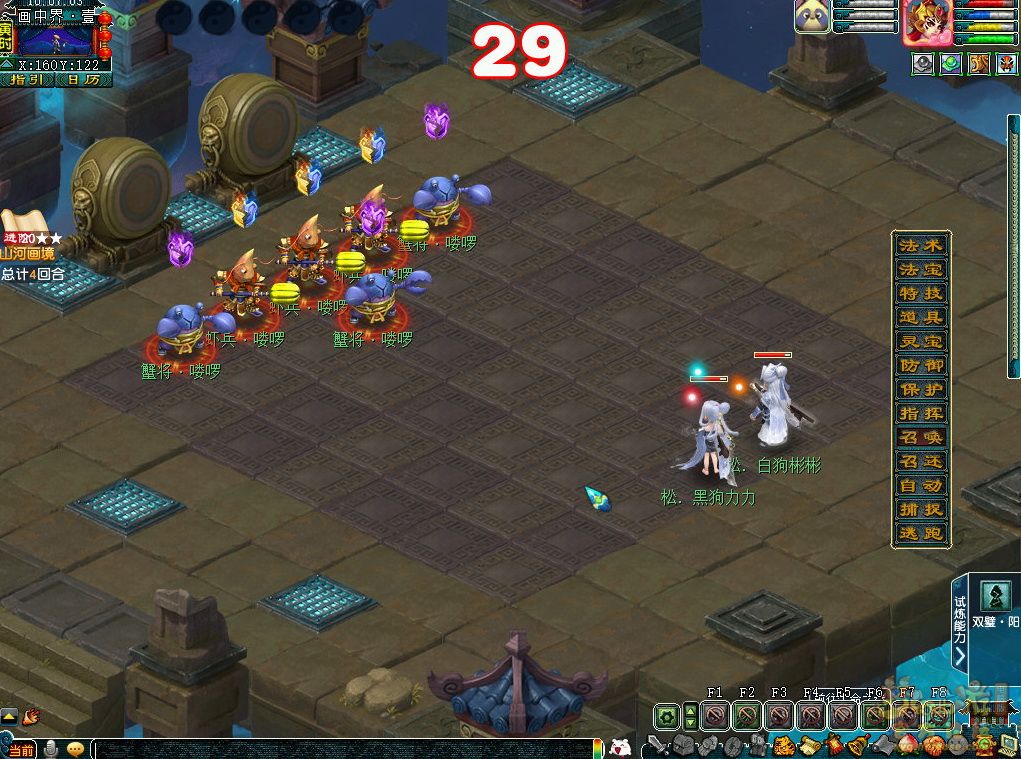Image resolution: width=1021 pixels, height=759 pixels.
Task: Choose the 法宝 battle command
Action: pyautogui.click(x=921, y=270)
